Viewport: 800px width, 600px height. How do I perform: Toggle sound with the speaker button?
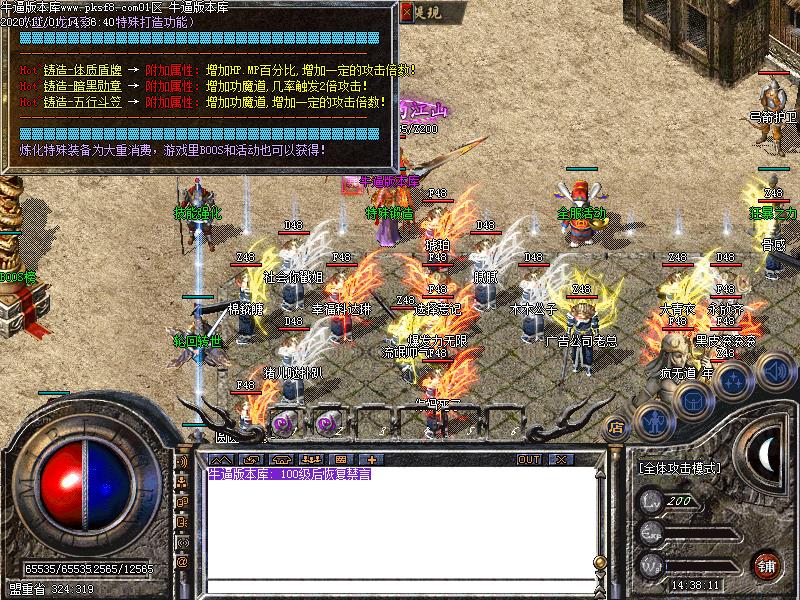pyautogui.click(x=774, y=372)
